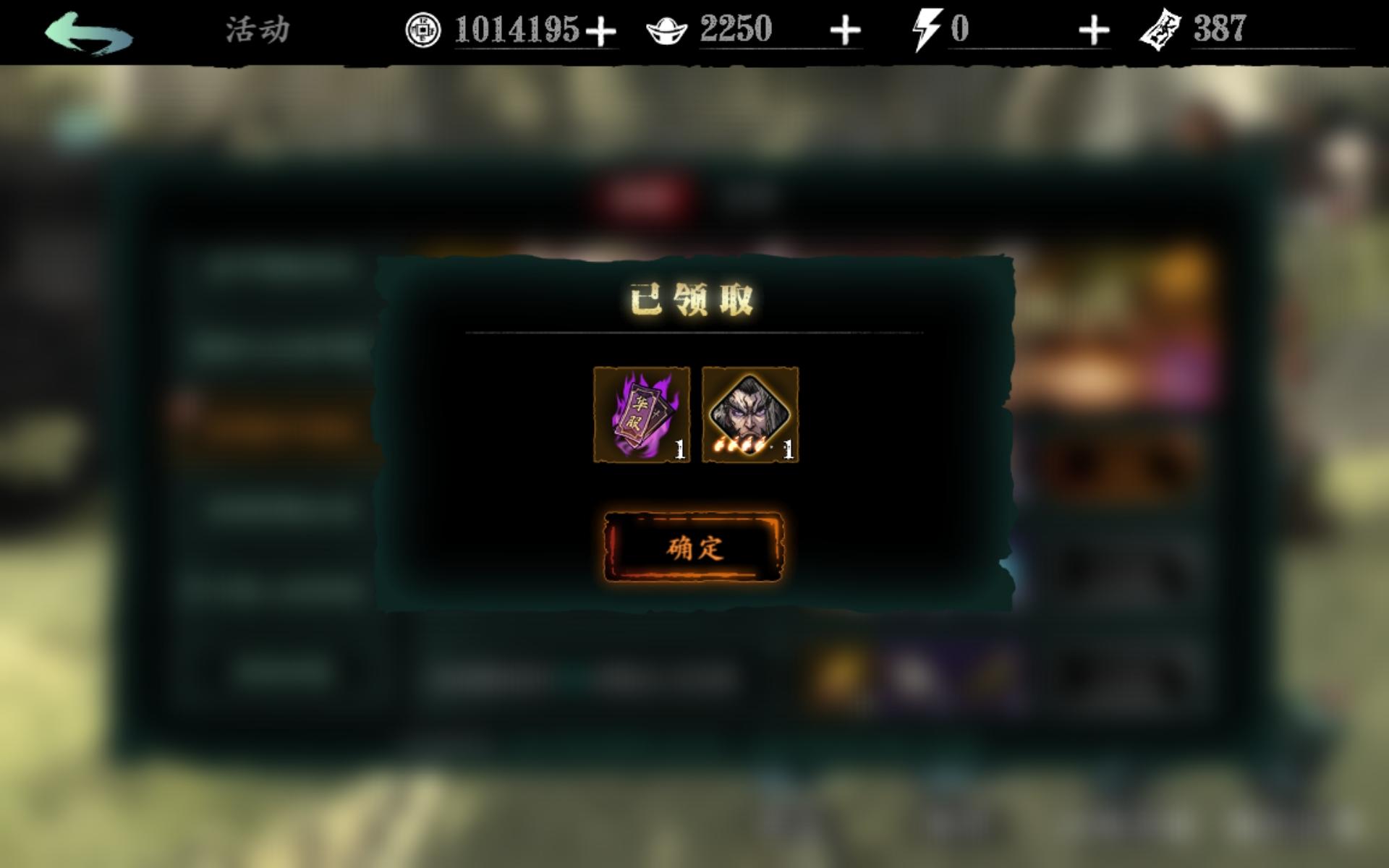
Task: Click the claimed character avatar reward icon
Action: point(750,412)
